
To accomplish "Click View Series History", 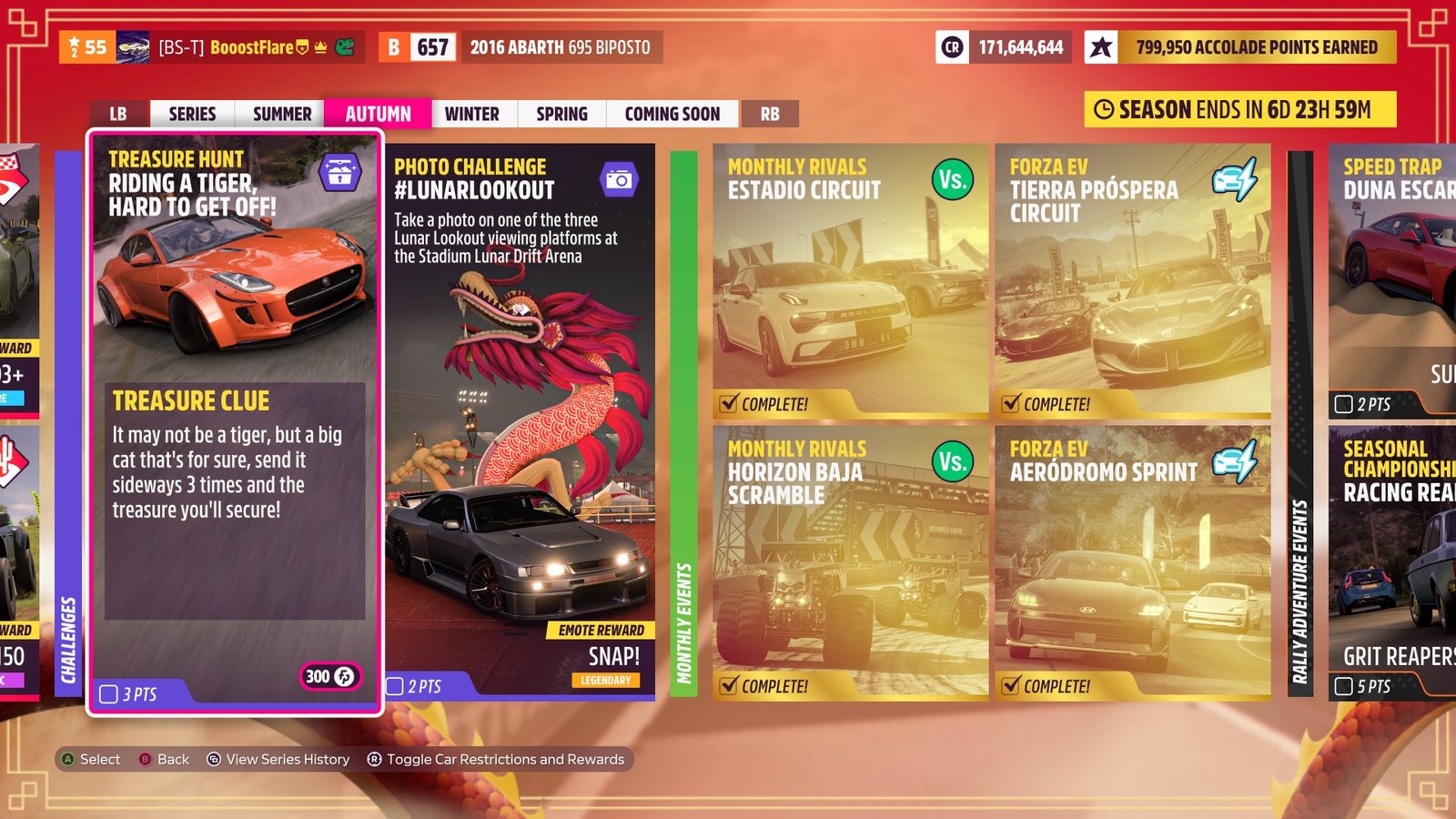I will [287, 759].
